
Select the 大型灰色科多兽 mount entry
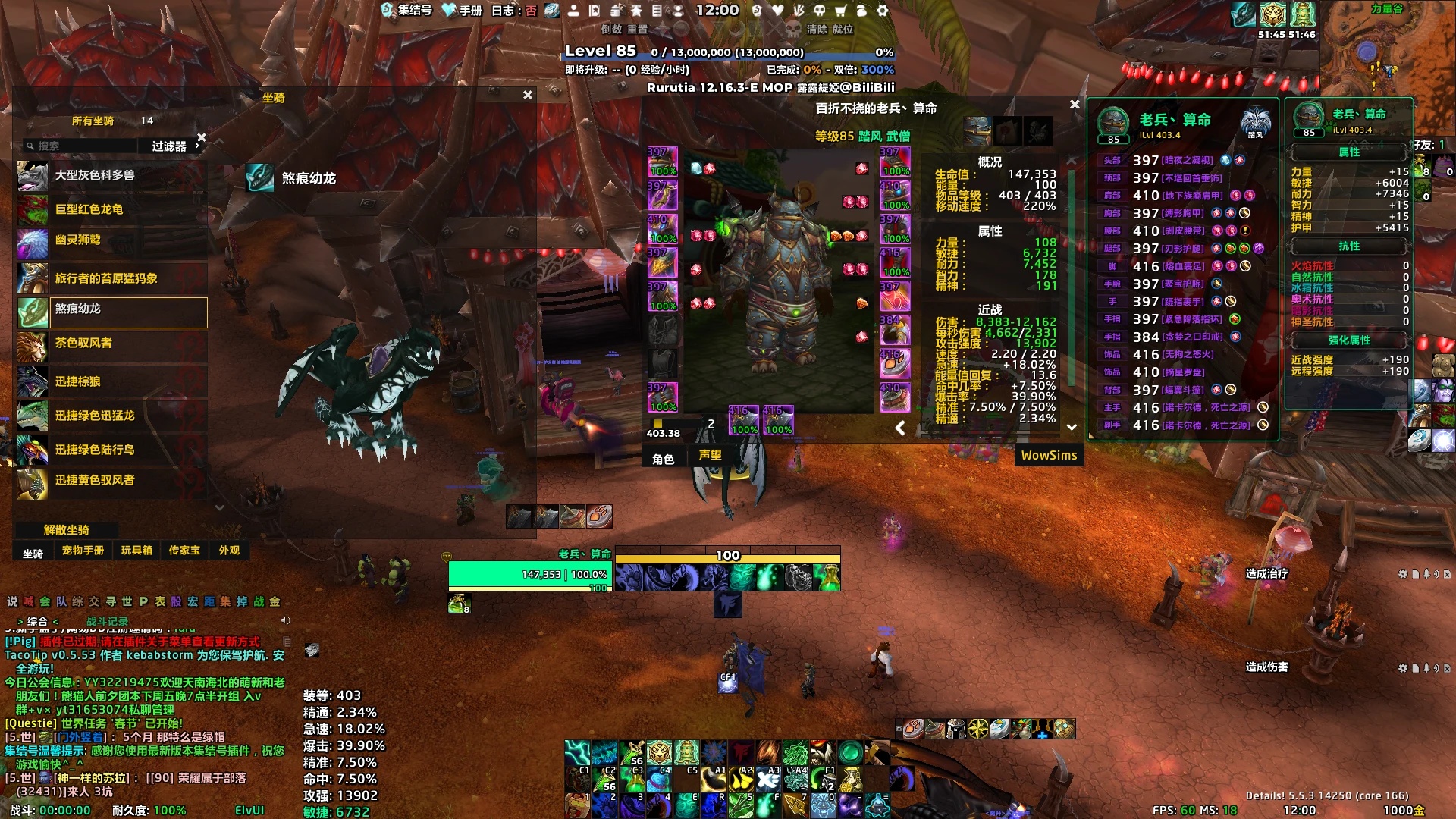[x=112, y=176]
